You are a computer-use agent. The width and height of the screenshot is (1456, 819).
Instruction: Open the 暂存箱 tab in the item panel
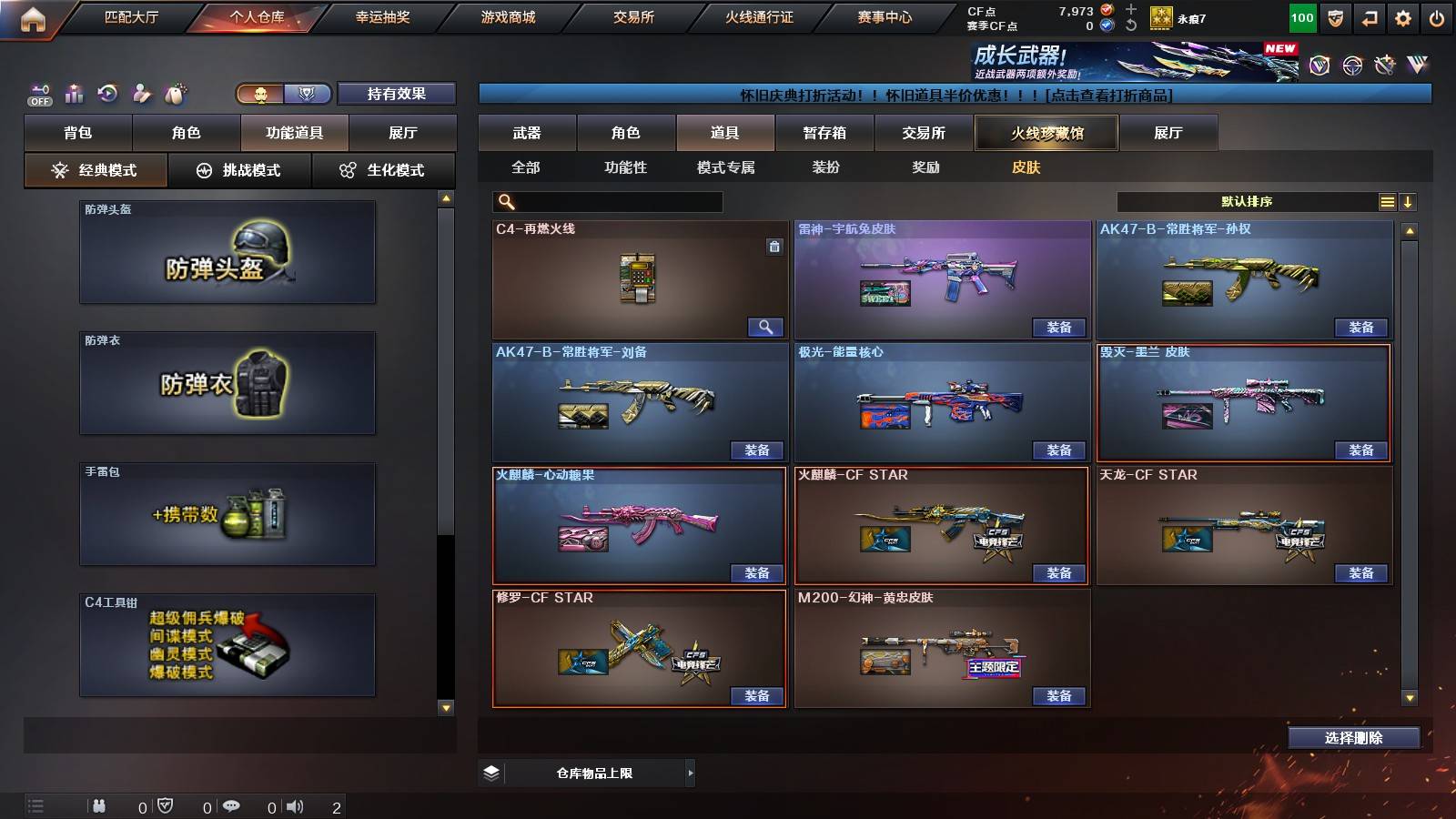tap(822, 132)
